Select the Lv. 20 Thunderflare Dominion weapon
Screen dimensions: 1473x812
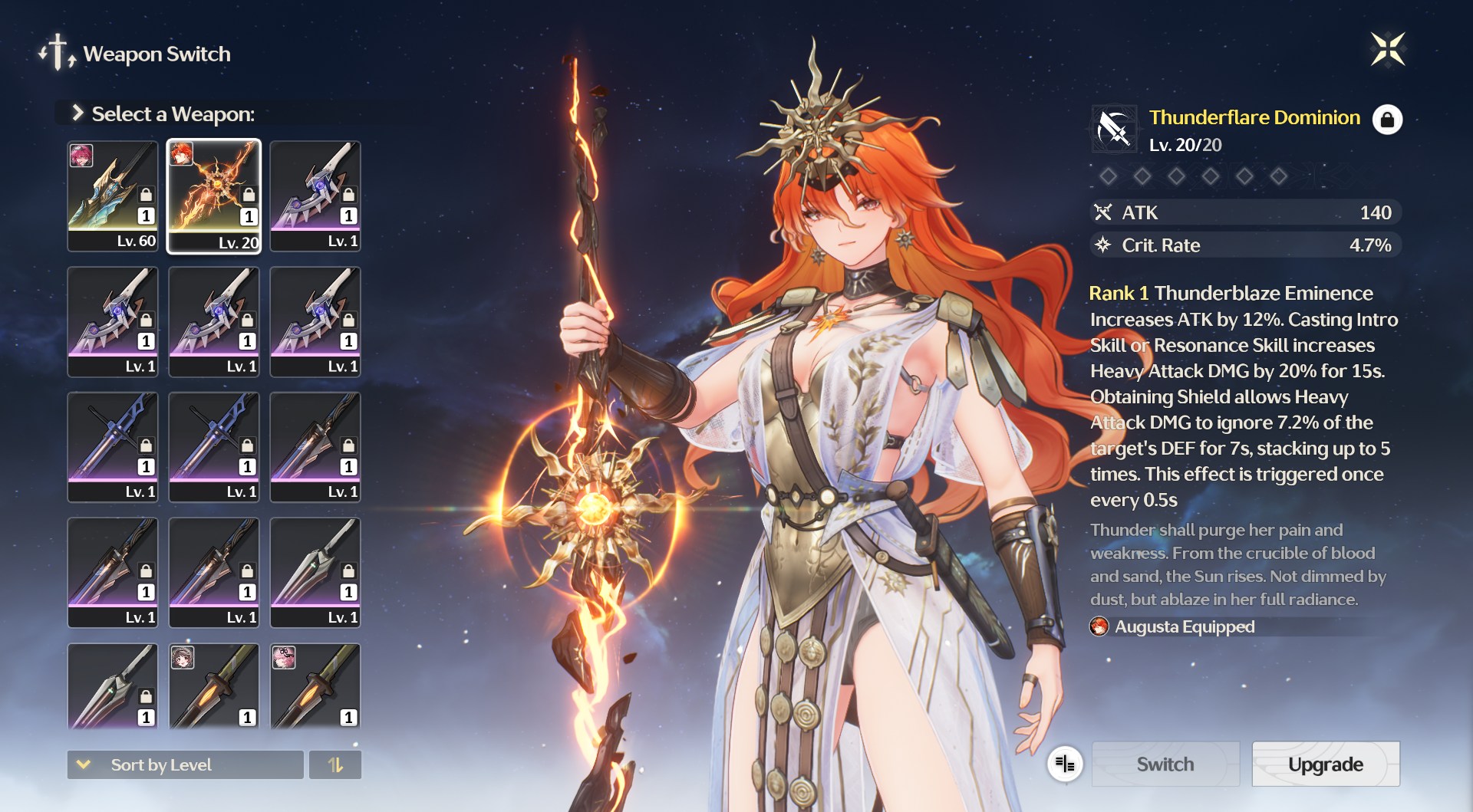click(x=214, y=196)
